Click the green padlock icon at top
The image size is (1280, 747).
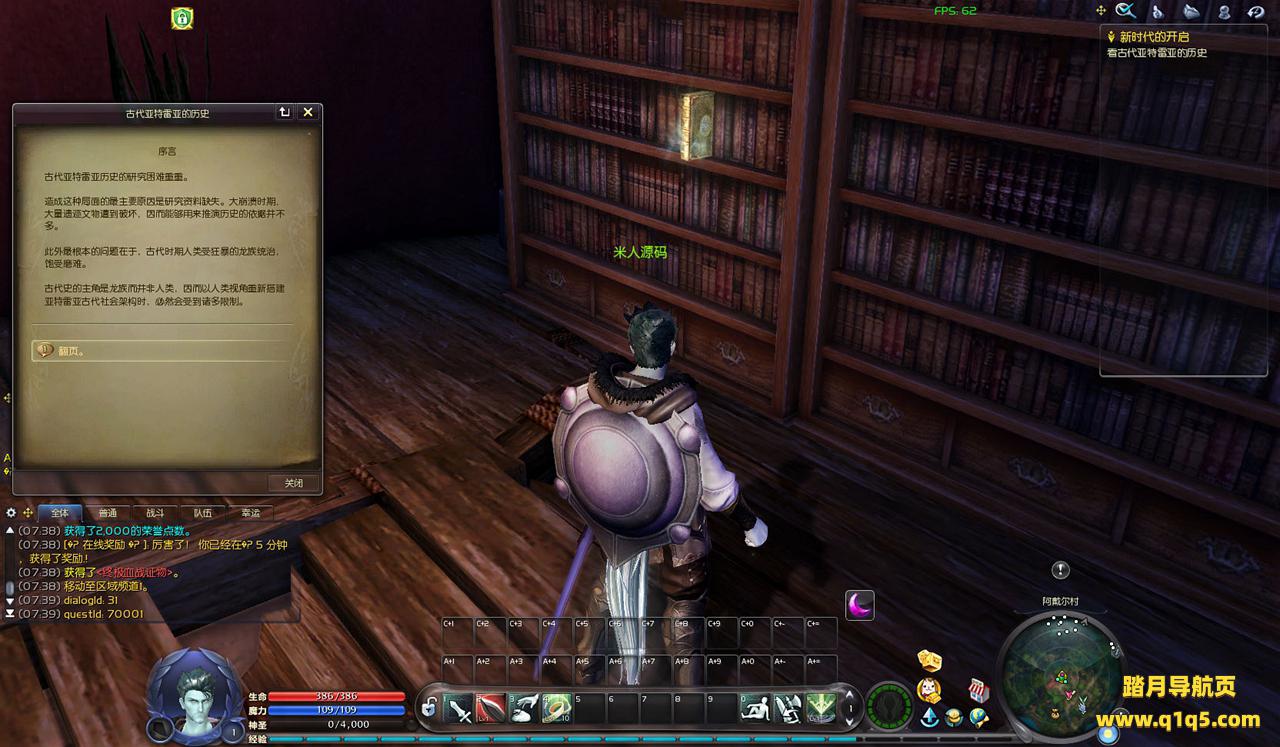point(182,17)
